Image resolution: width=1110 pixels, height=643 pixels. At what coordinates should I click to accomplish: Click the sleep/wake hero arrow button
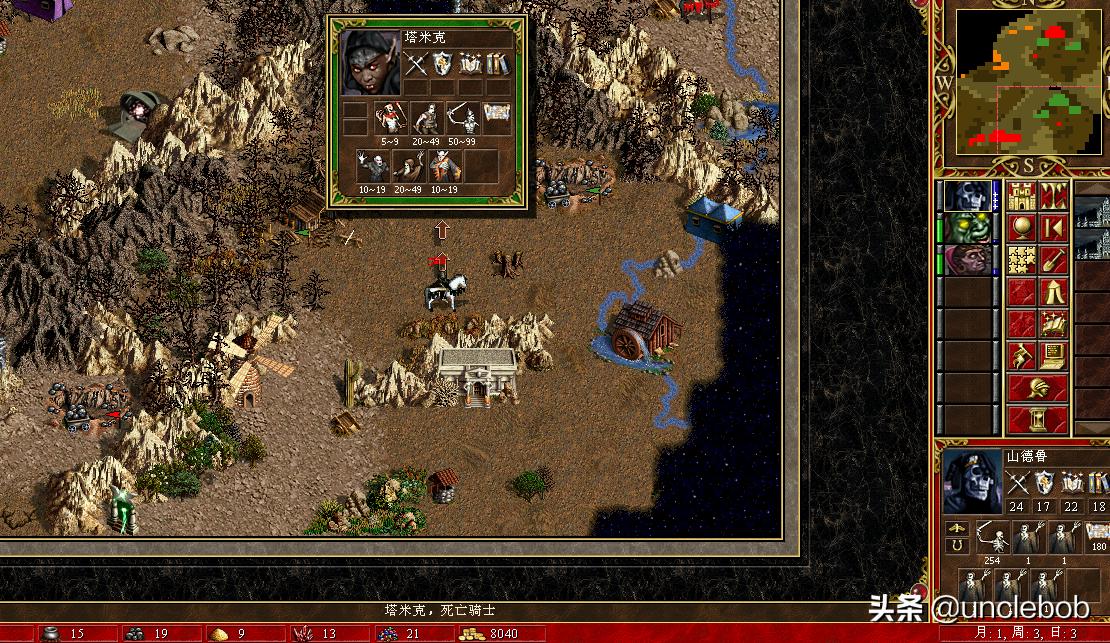pos(1053,228)
